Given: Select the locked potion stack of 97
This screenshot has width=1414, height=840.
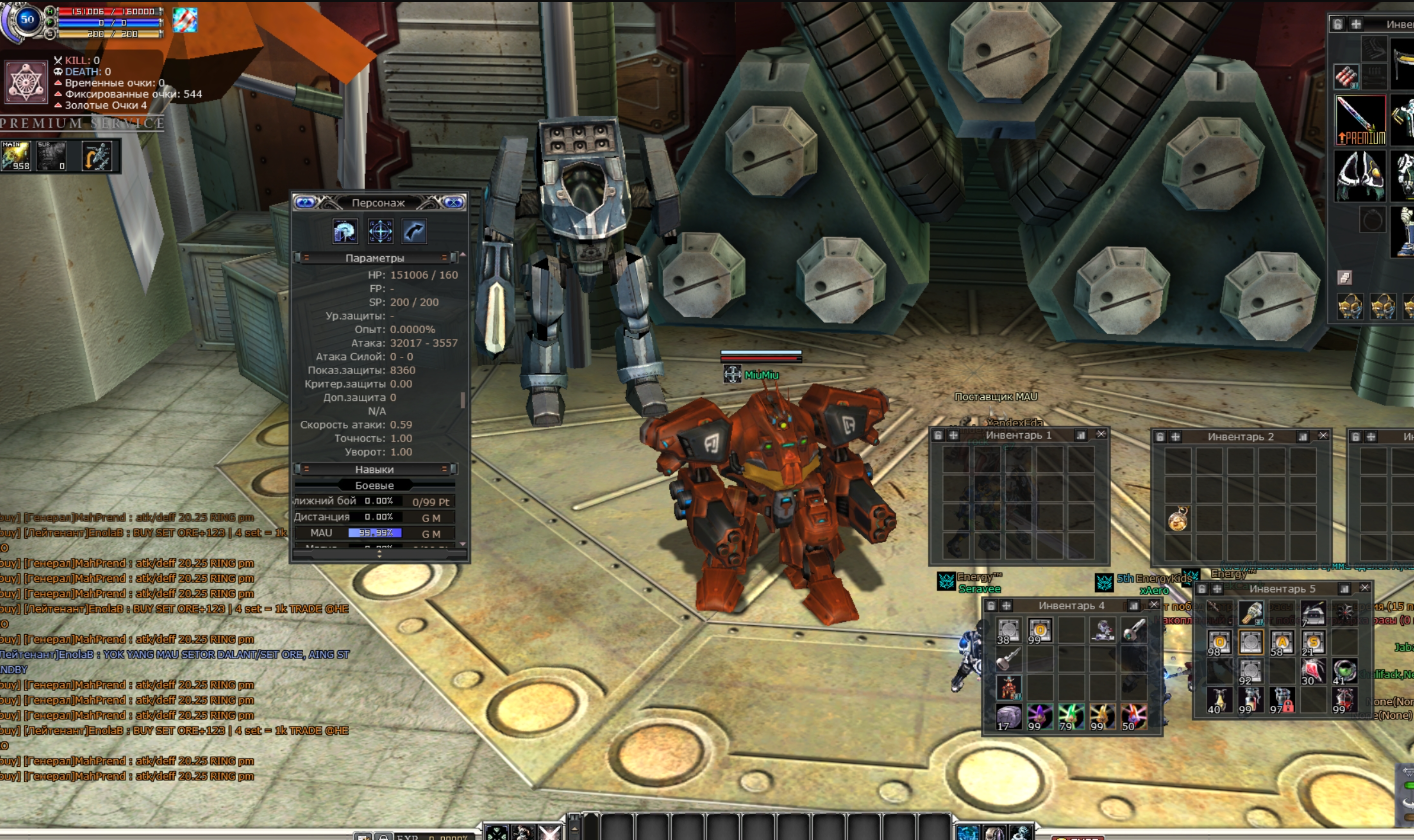Looking at the screenshot, I should click(1281, 699).
